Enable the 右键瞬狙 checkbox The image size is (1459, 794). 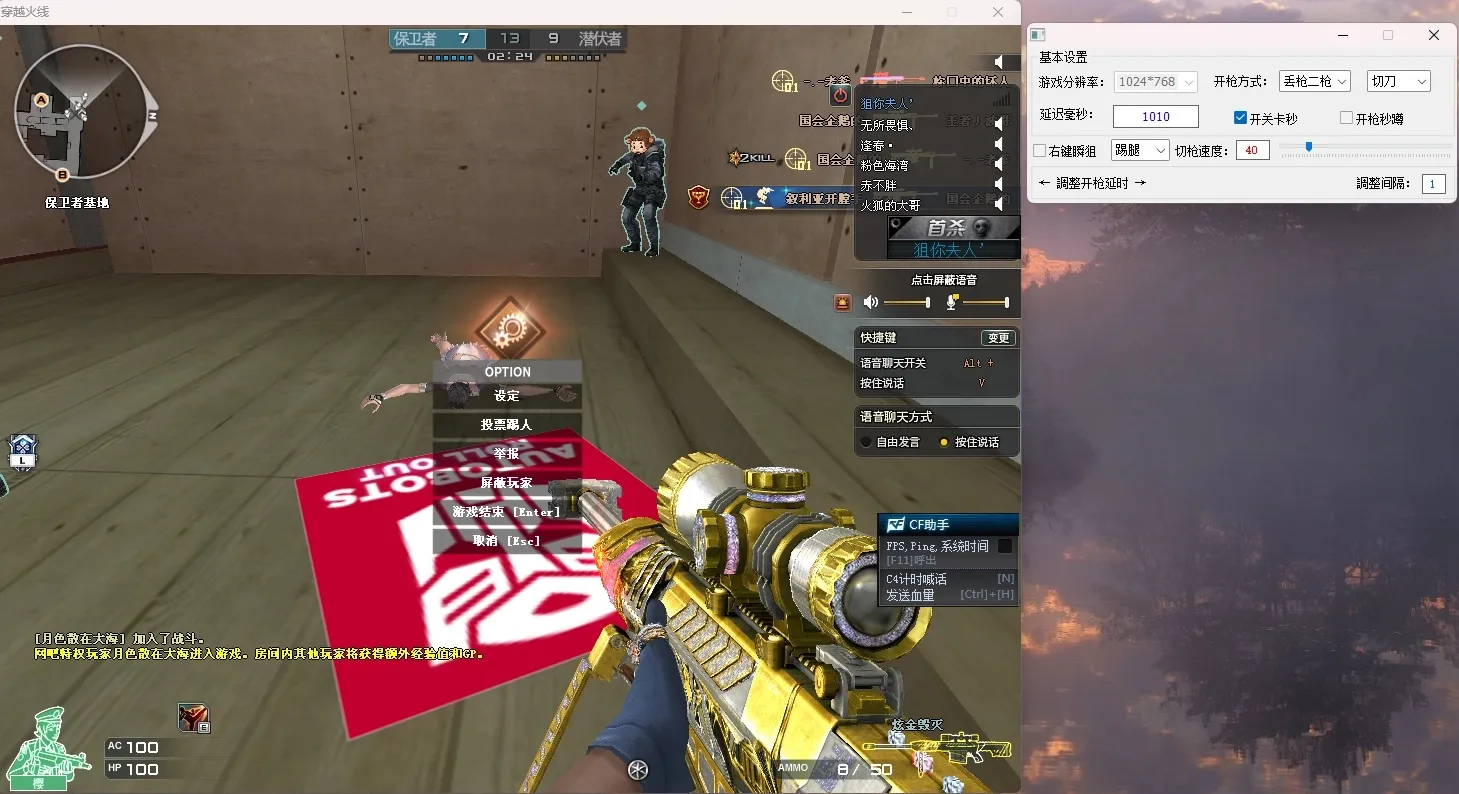coord(1040,150)
